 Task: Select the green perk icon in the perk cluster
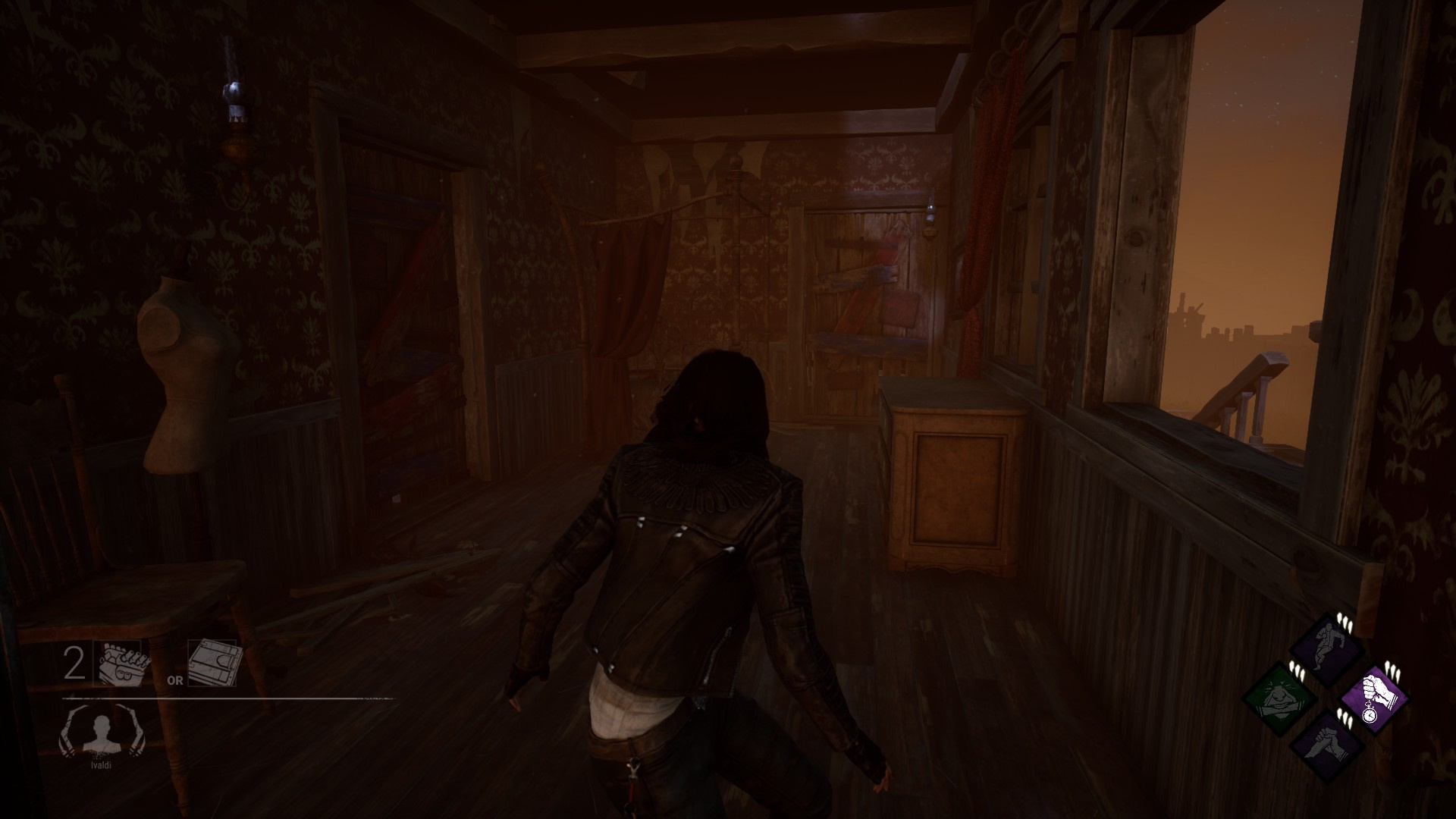tap(1278, 699)
